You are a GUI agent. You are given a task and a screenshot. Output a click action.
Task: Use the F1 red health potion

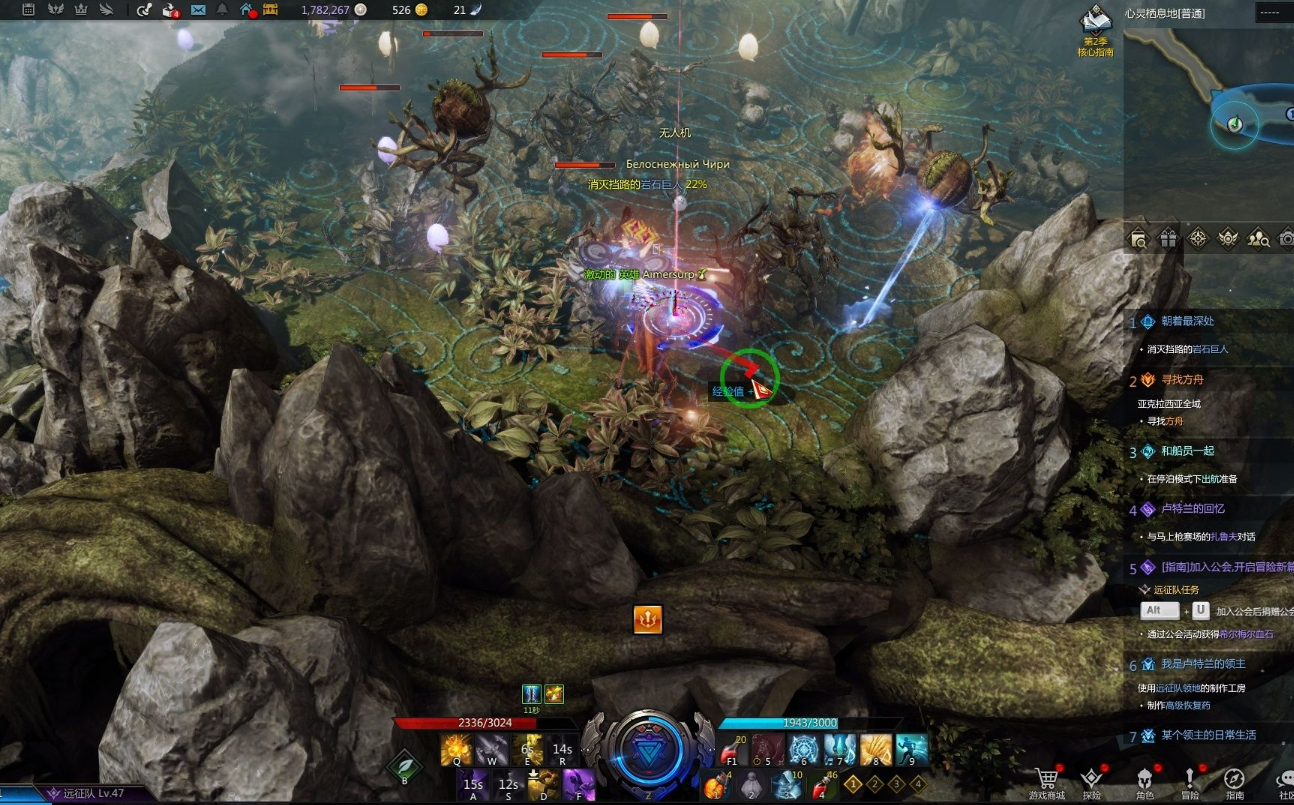point(734,750)
